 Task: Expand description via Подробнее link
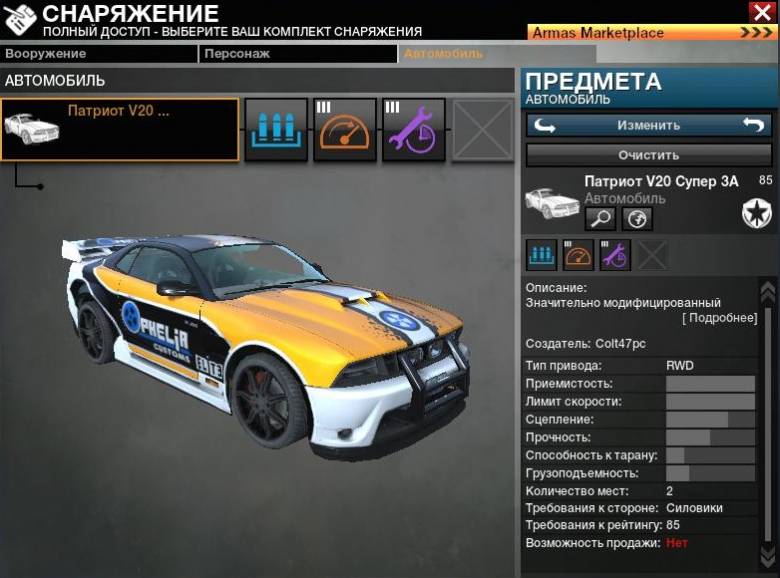(x=719, y=318)
